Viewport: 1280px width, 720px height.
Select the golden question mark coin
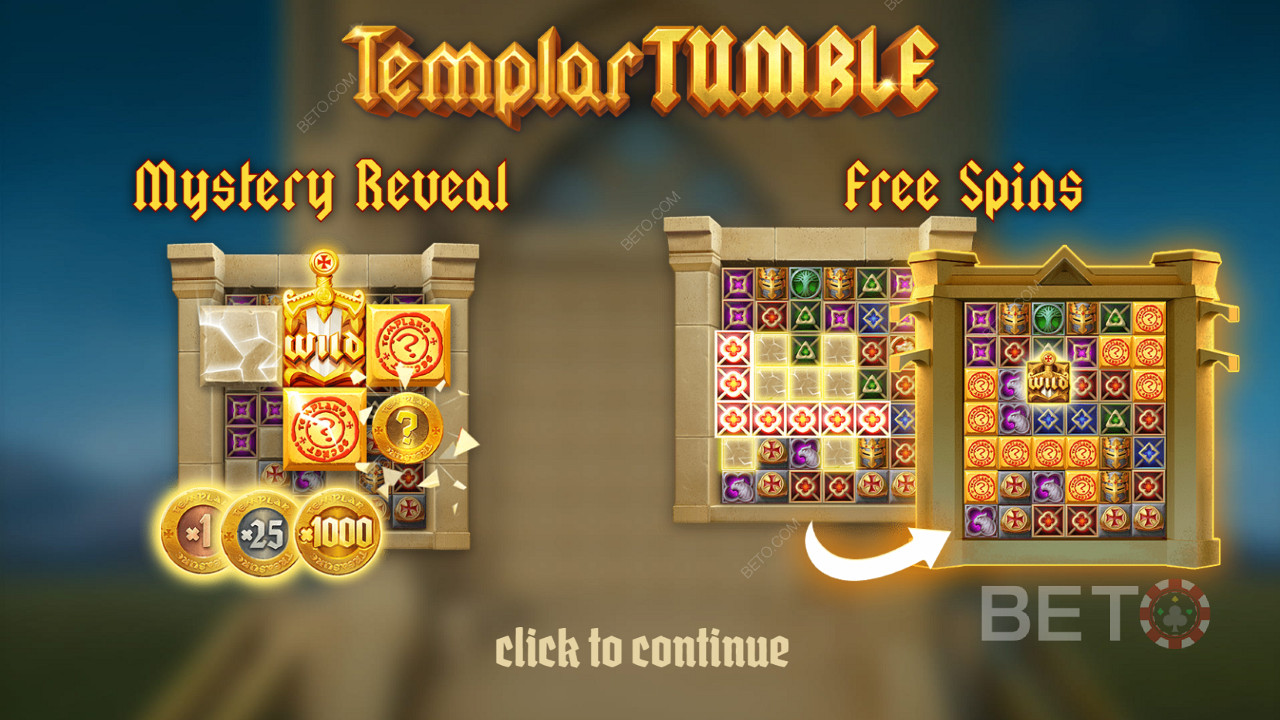click(408, 425)
